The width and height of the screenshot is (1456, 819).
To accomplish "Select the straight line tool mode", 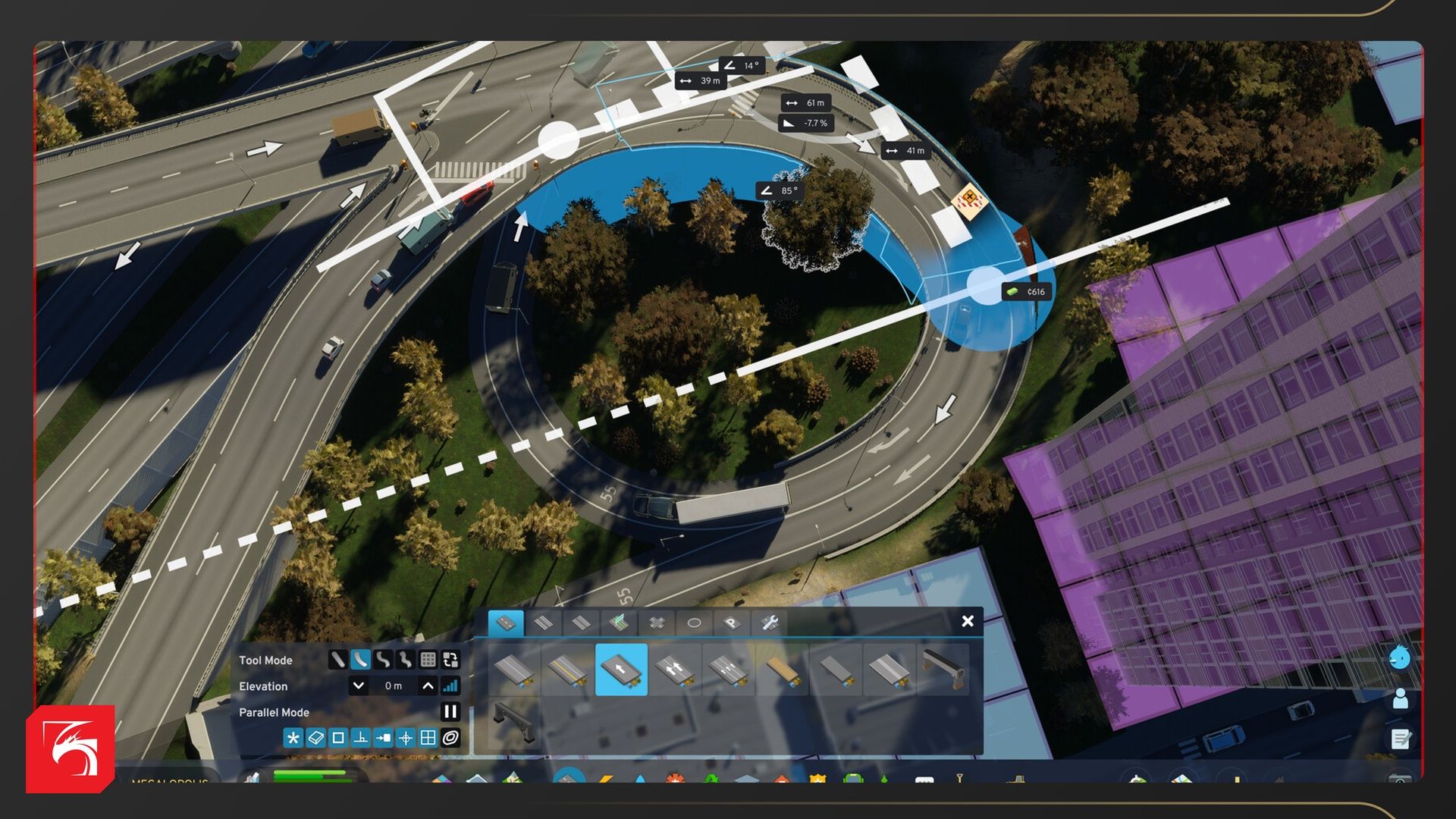I will point(337,660).
